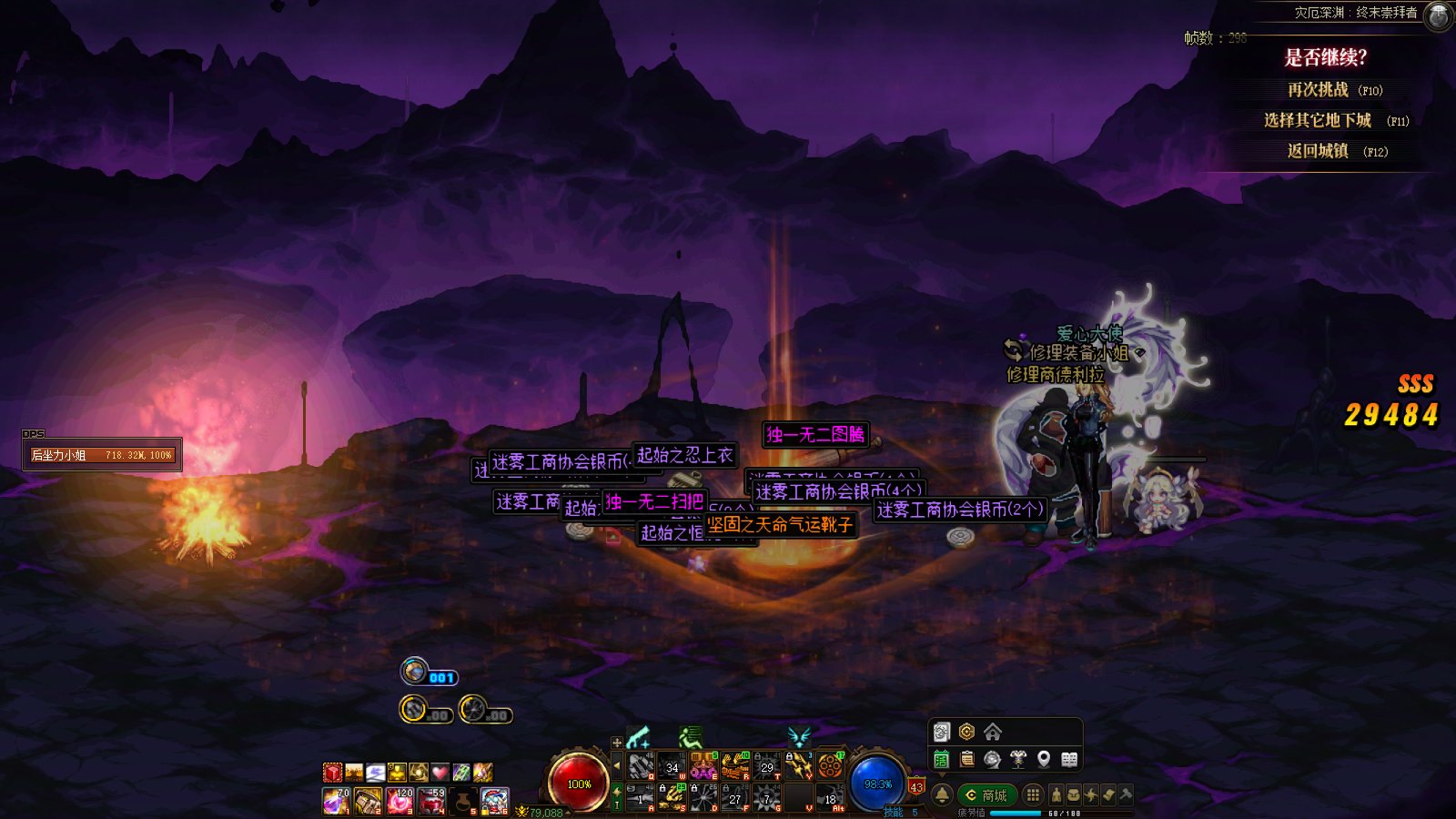Open the inventory bag icon
The height and width of the screenshot is (819, 1456).
(1074, 794)
